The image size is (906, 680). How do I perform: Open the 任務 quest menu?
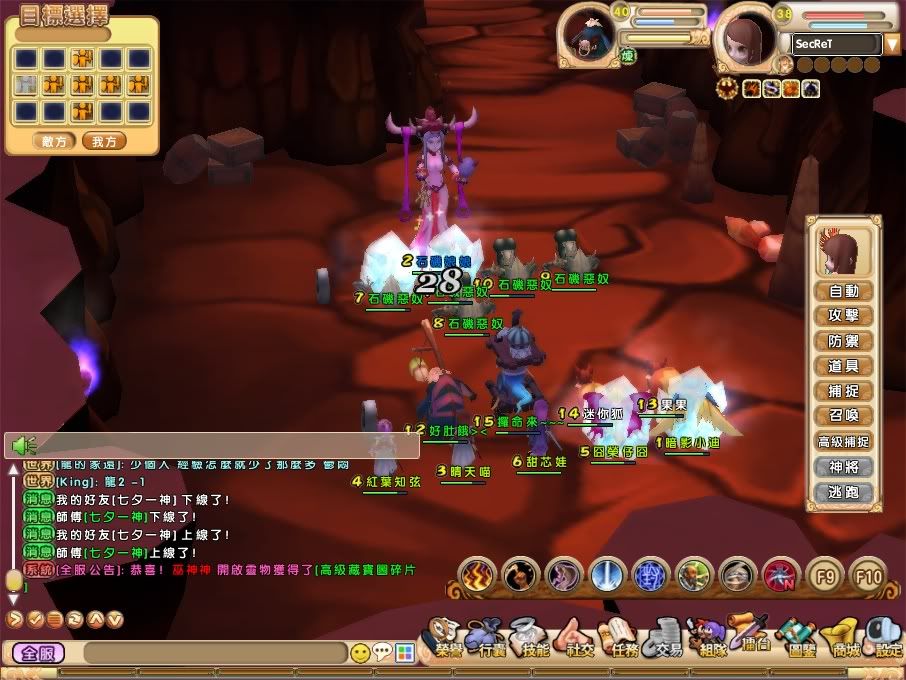[620, 640]
